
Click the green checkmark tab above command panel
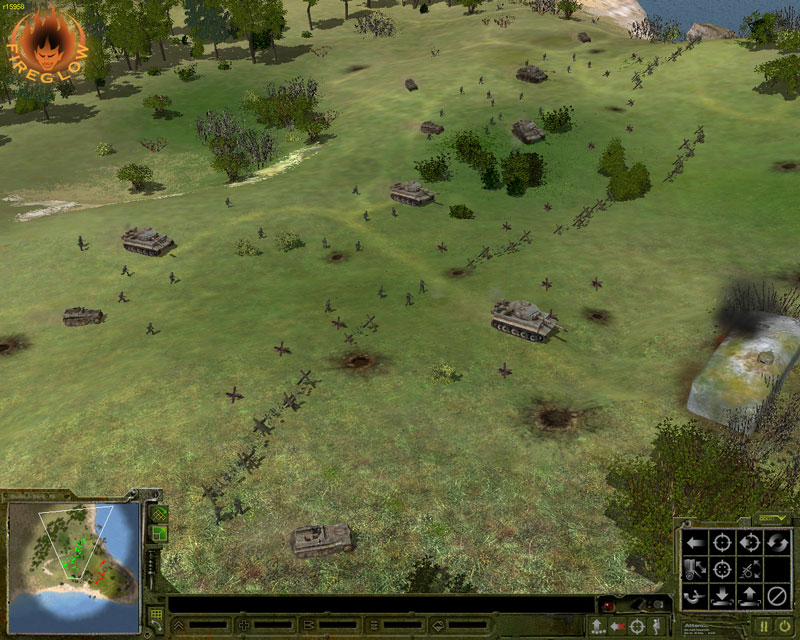point(771,519)
